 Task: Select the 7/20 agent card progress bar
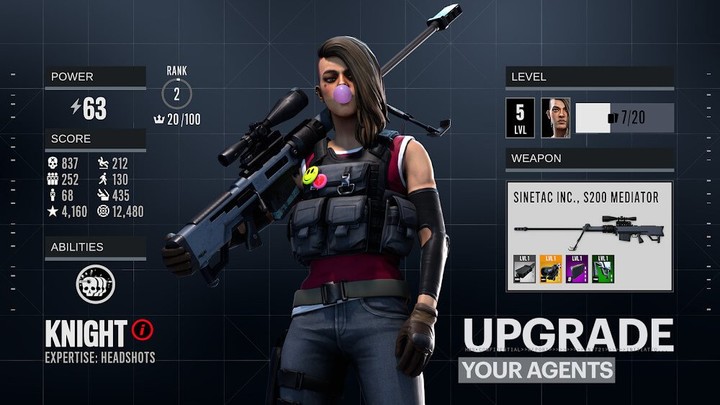pos(625,118)
